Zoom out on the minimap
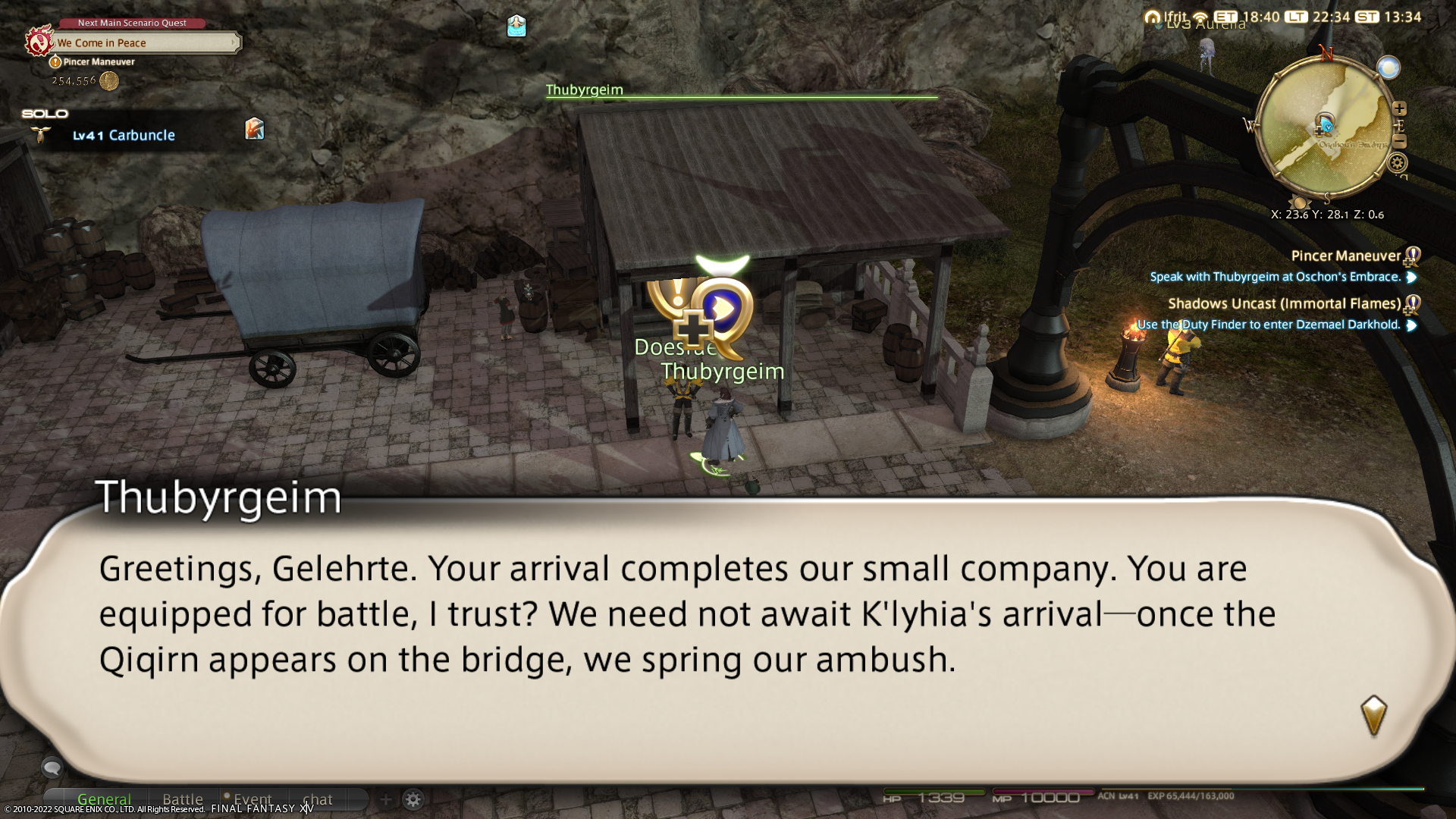The image size is (1456, 819). pyautogui.click(x=1400, y=142)
